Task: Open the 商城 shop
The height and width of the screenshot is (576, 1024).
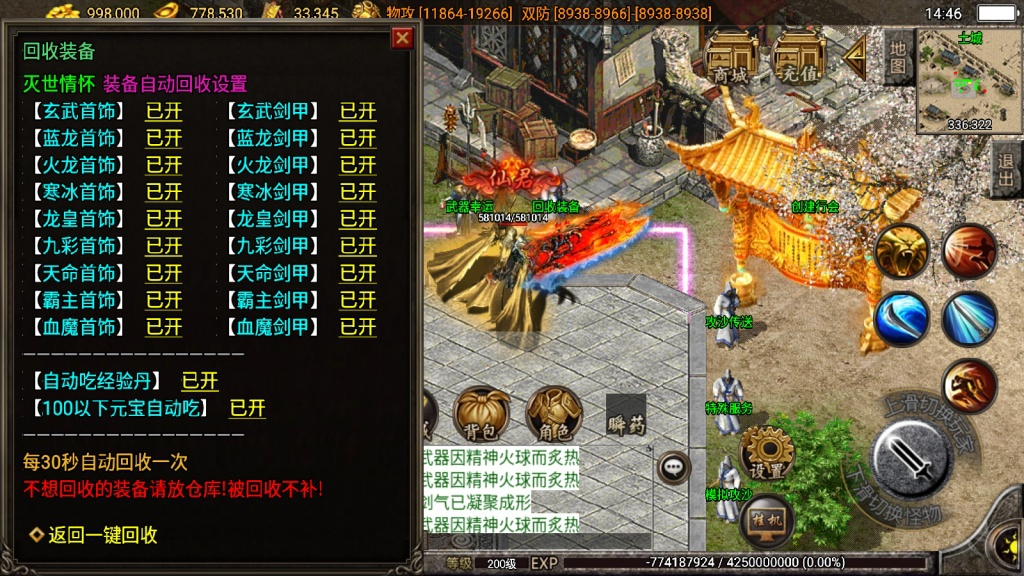Action: [731, 58]
